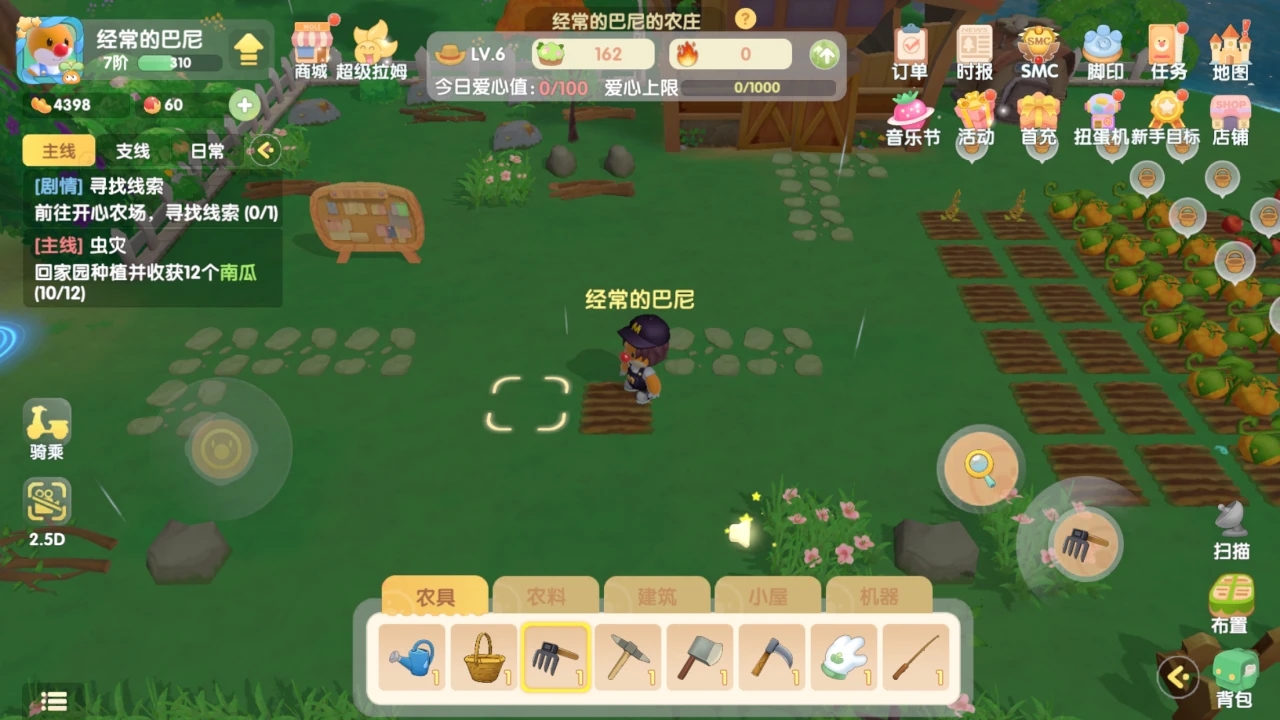This screenshot has width=1280, height=720.
Task: Open the 地图 (map) icon
Action: click(x=1231, y=45)
